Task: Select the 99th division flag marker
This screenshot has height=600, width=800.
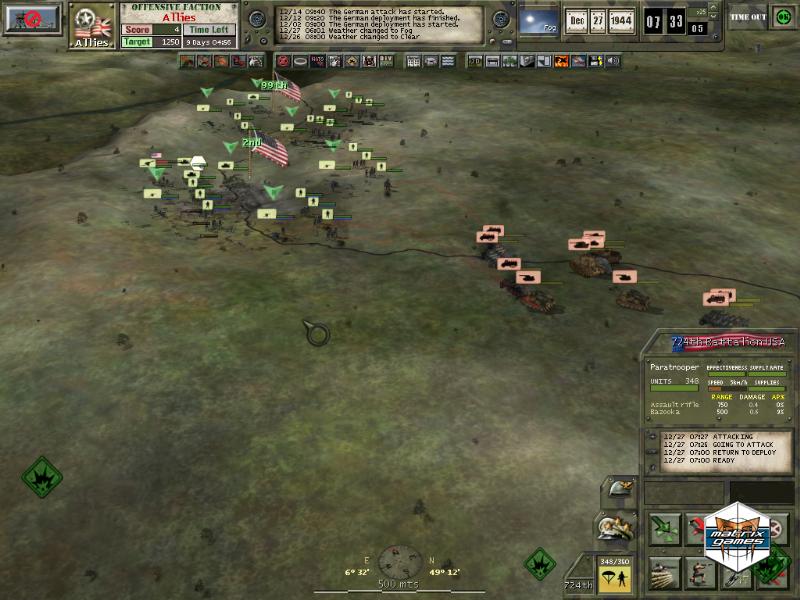Action: 283,90
